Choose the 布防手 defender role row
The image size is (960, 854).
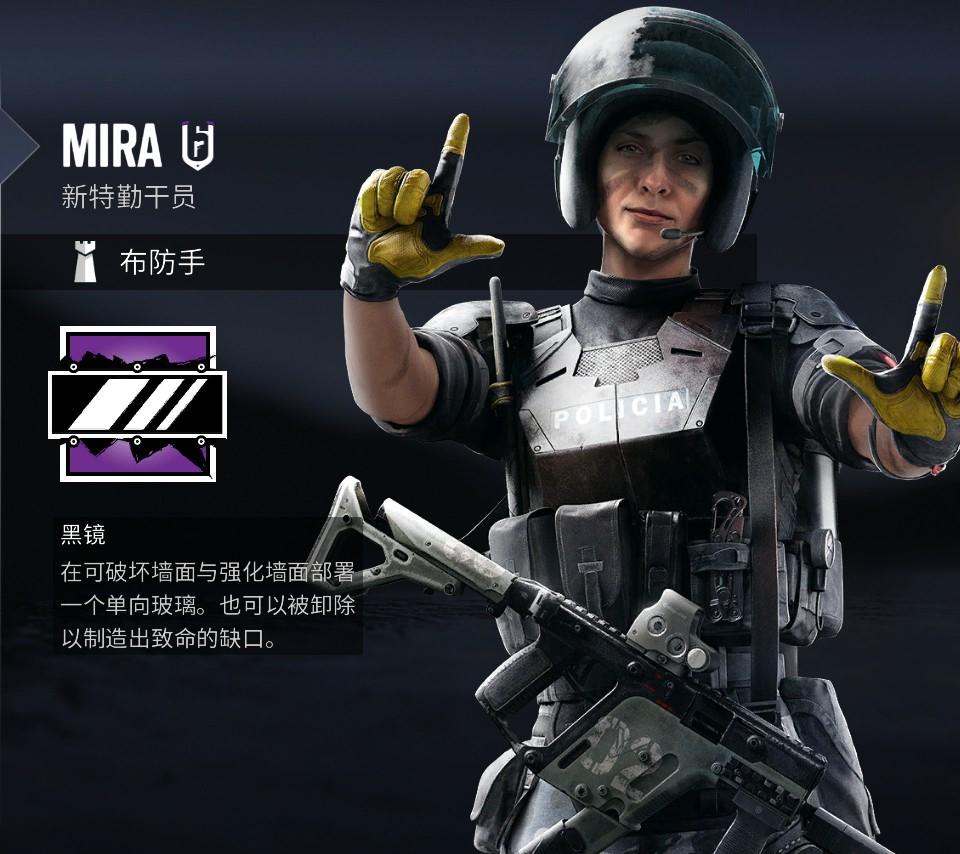tap(162, 263)
